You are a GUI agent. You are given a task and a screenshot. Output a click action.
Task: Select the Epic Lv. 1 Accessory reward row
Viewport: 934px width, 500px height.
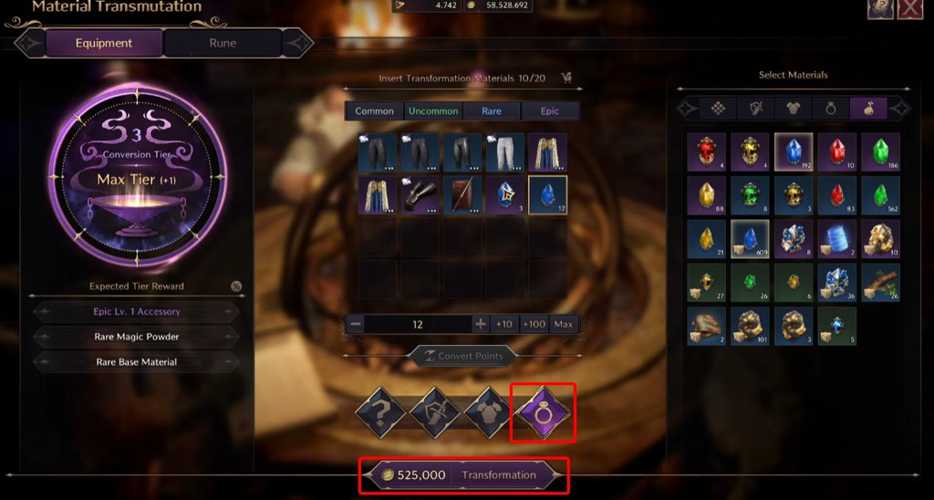(x=136, y=311)
